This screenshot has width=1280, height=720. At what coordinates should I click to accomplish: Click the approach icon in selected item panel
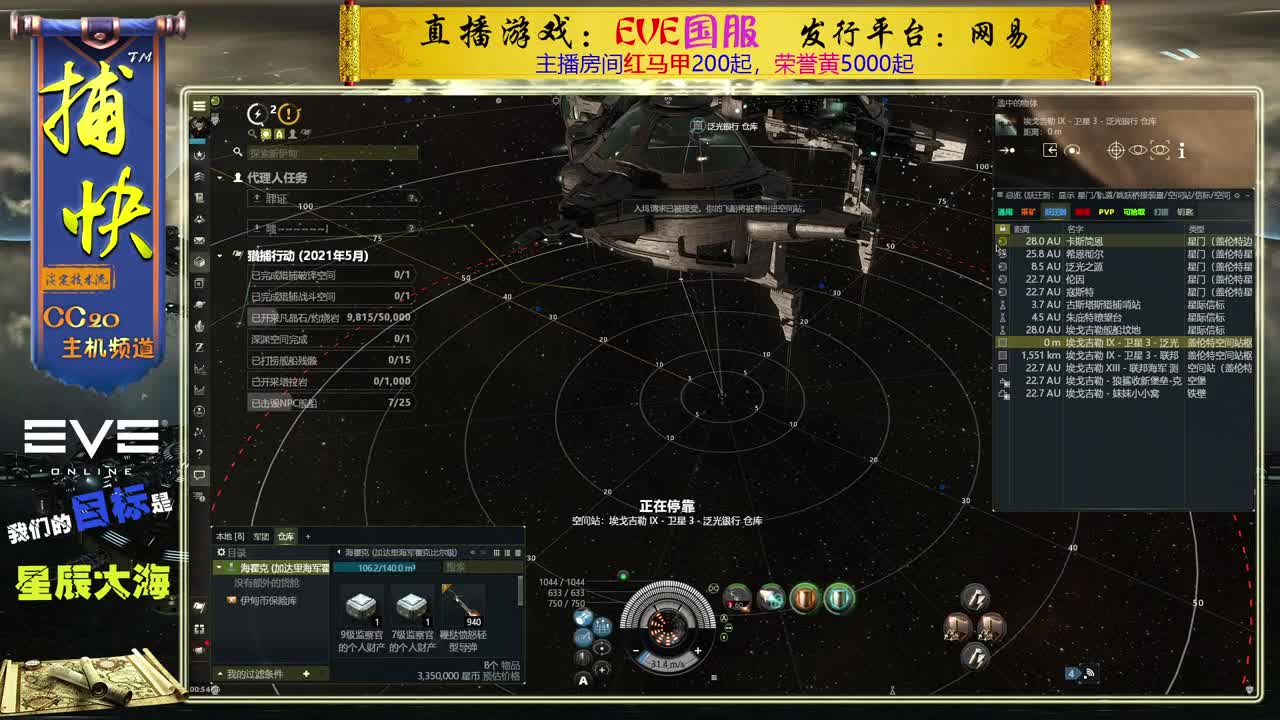(x=1006, y=150)
